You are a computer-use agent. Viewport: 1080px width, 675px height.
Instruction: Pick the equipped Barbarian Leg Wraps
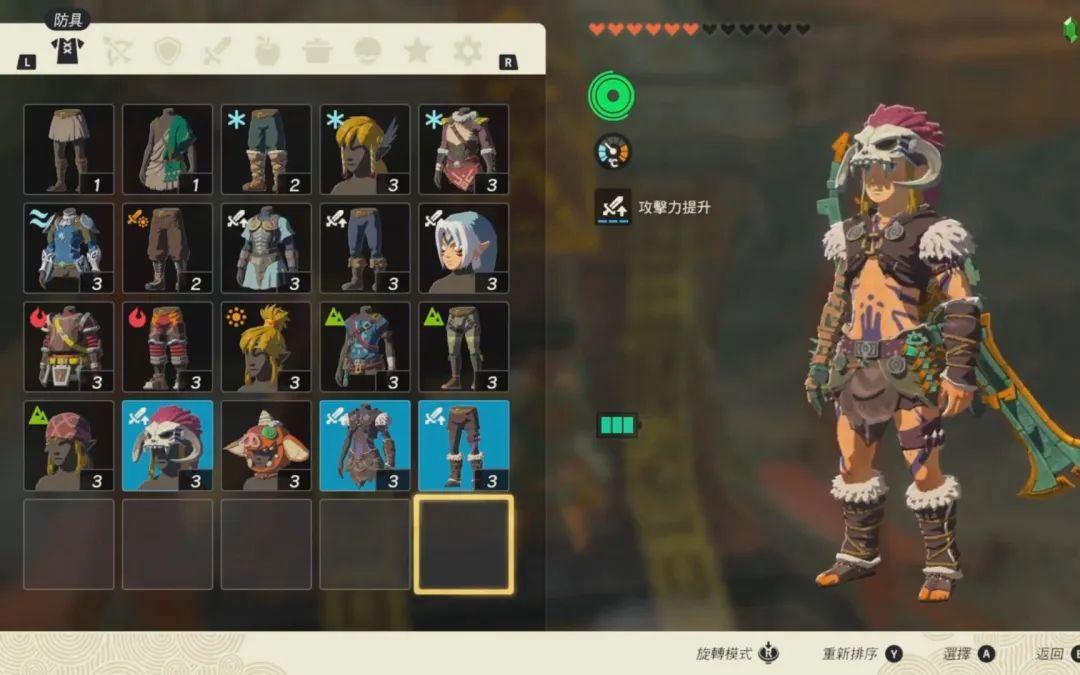(x=464, y=446)
